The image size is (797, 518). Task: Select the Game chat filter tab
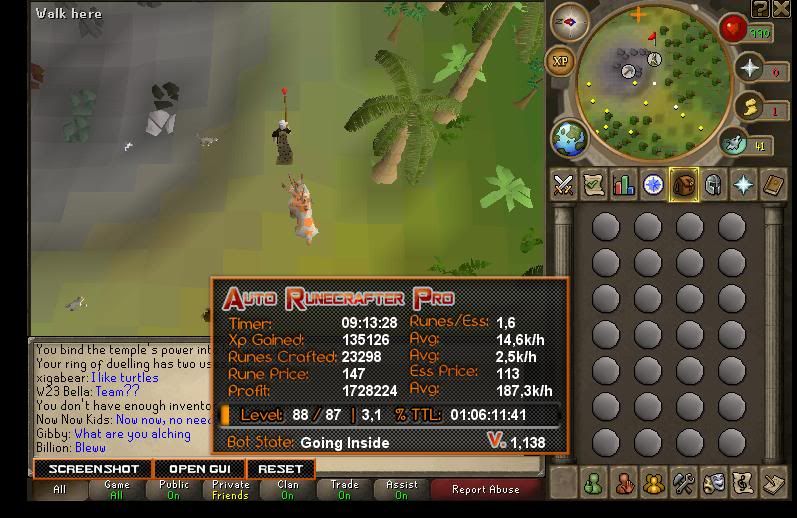117,490
